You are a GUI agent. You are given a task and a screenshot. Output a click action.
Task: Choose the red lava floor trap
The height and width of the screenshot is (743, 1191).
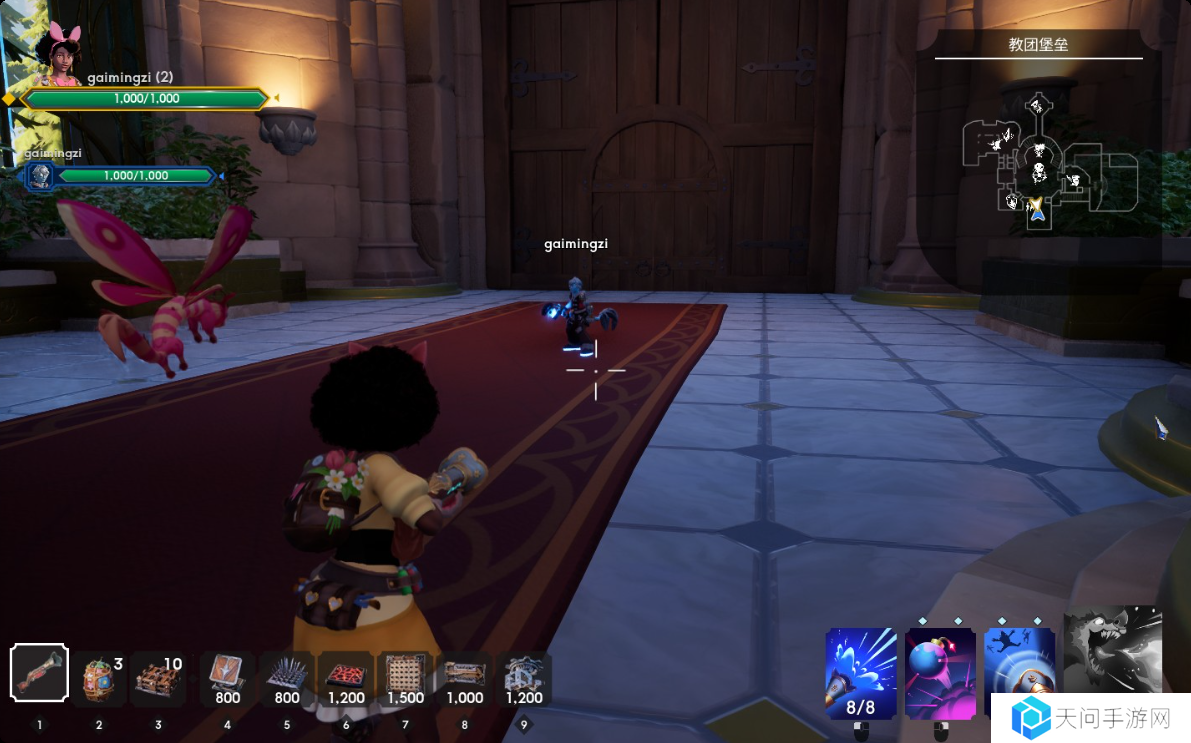coord(346,678)
